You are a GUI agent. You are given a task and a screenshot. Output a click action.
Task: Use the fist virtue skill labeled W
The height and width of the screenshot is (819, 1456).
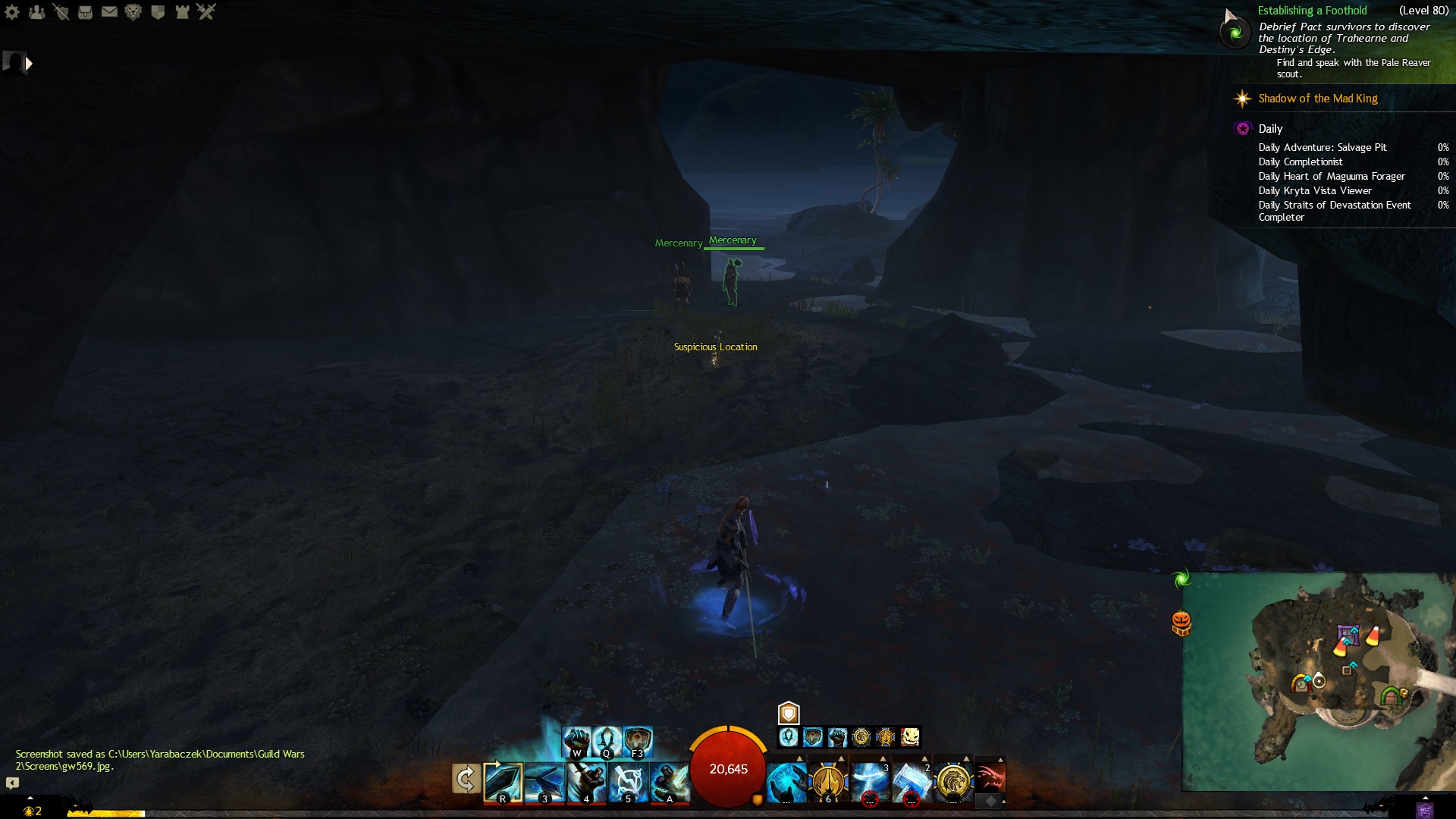[x=576, y=740]
